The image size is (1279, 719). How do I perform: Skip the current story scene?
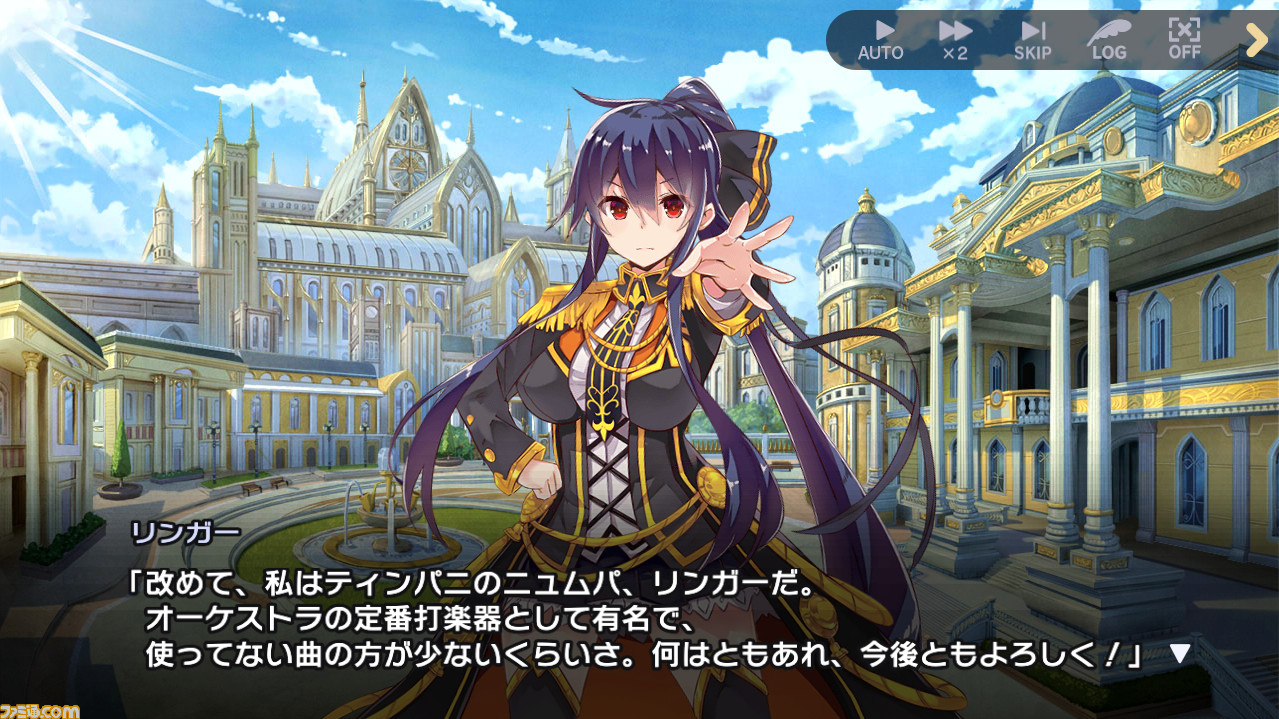click(x=1032, y=40)
